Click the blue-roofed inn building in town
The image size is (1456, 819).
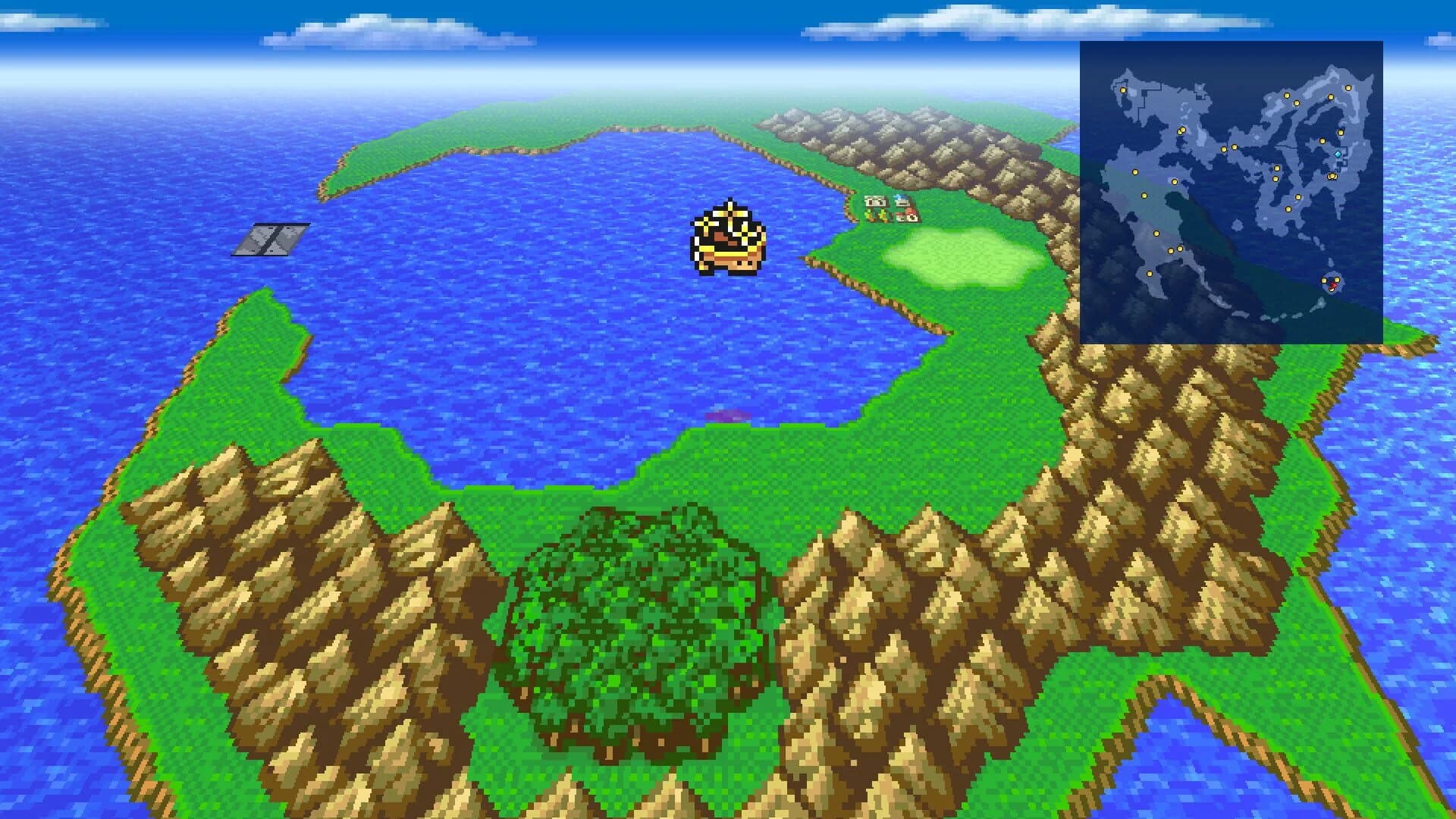coord(902,199)
